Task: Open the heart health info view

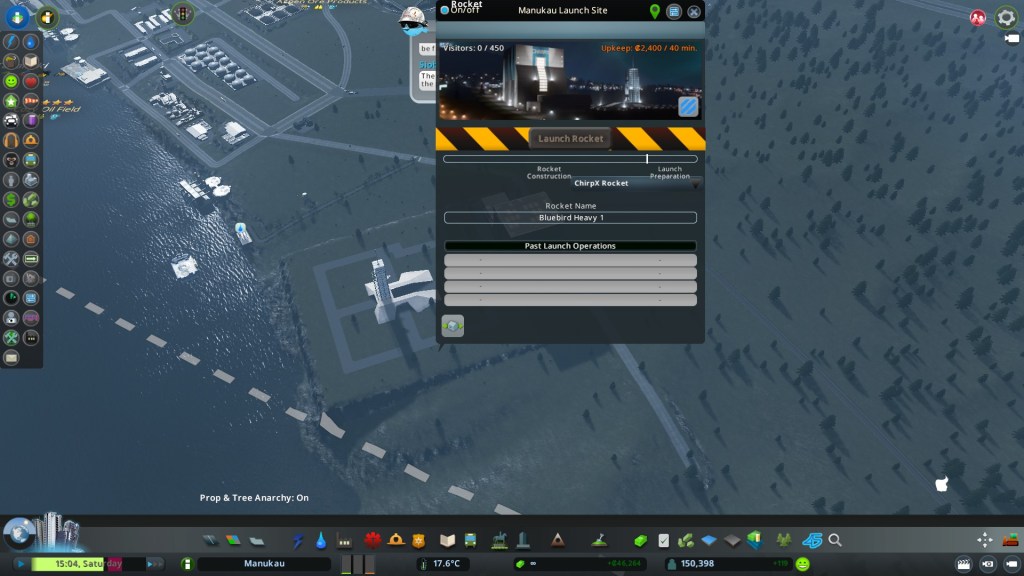Action: (31, 81)
